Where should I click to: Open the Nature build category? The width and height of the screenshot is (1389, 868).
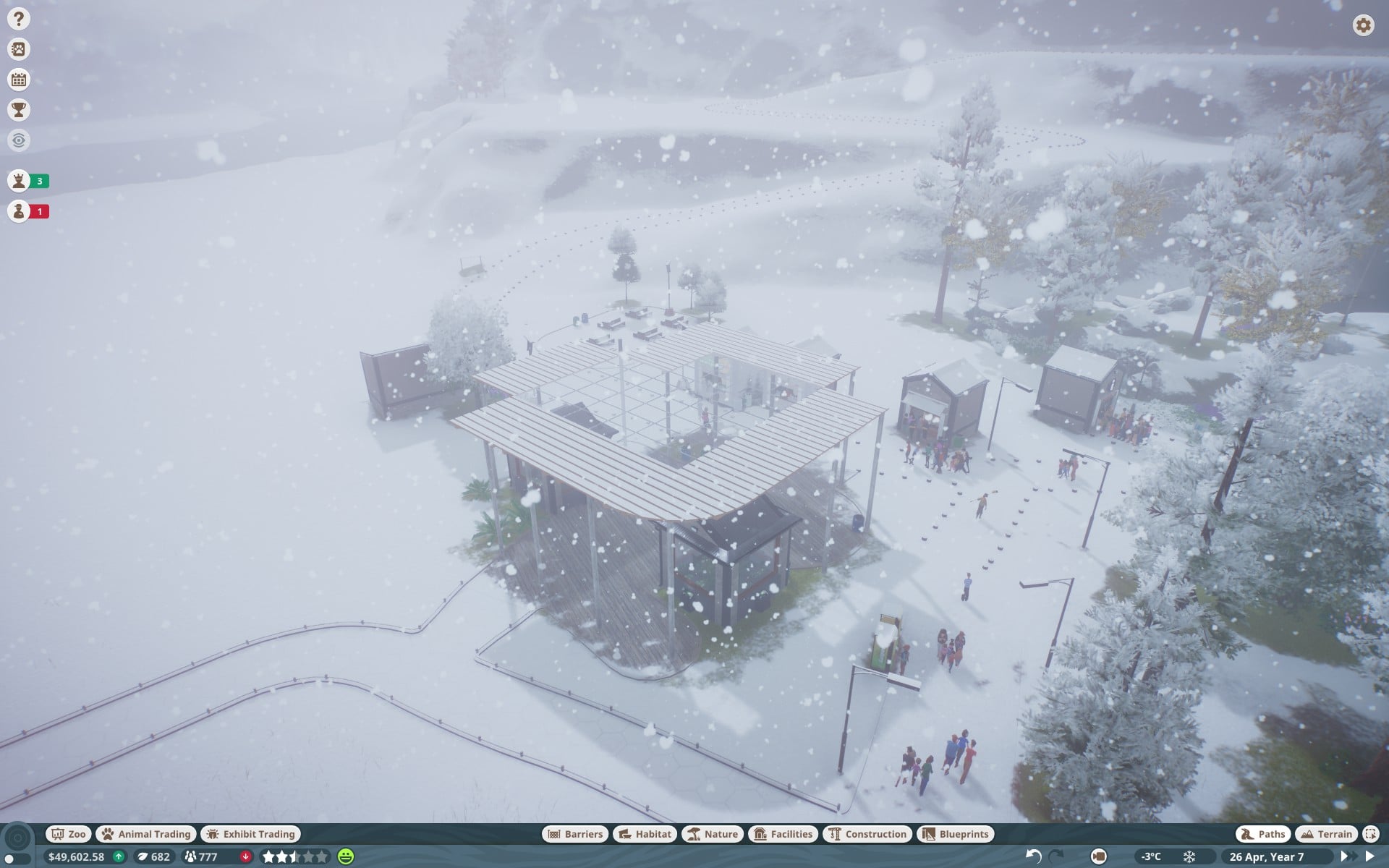tap(713, 834)
